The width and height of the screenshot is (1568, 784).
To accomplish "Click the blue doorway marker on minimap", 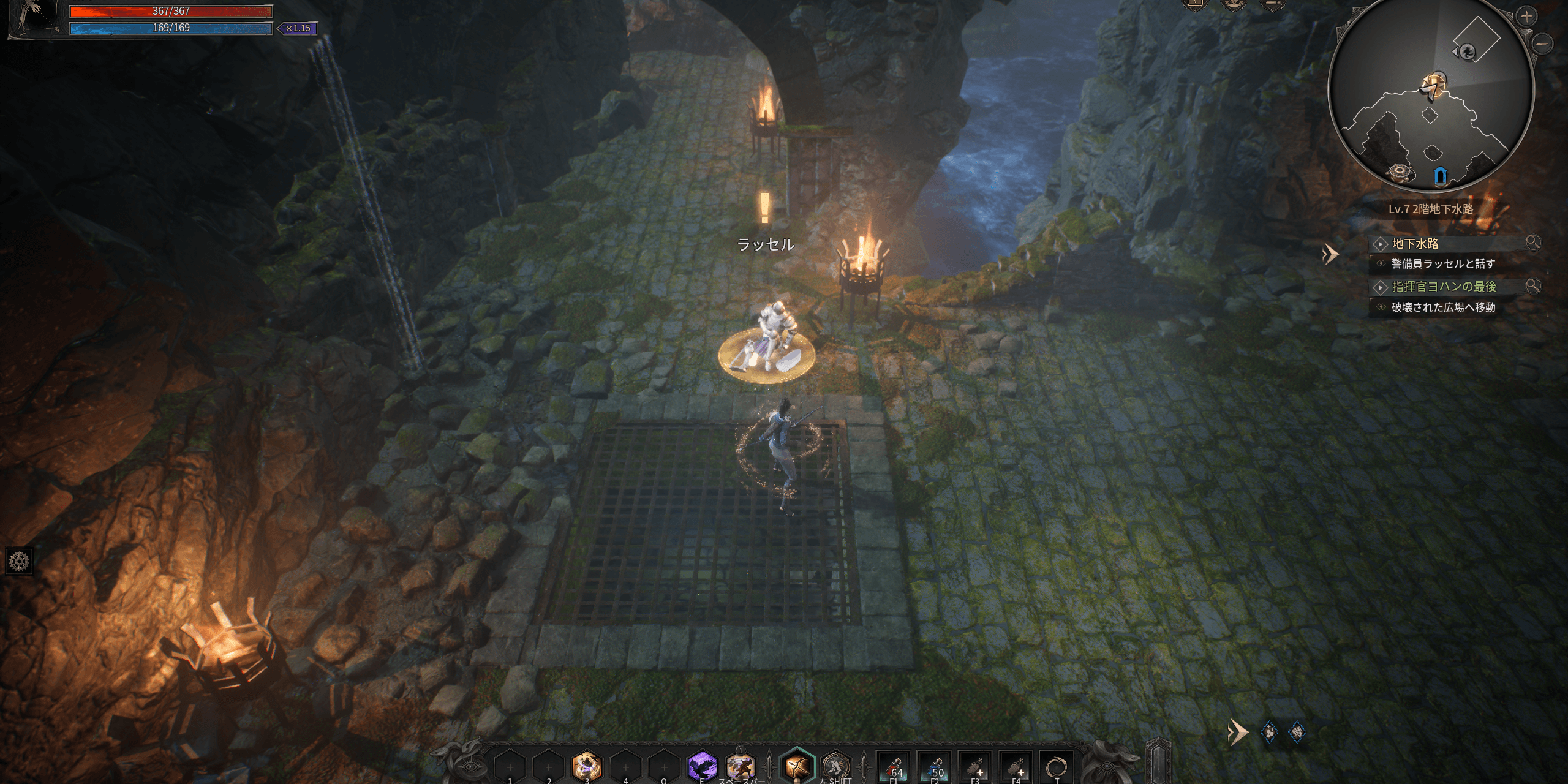I will pyautogui.click(x=1441, y=176).
